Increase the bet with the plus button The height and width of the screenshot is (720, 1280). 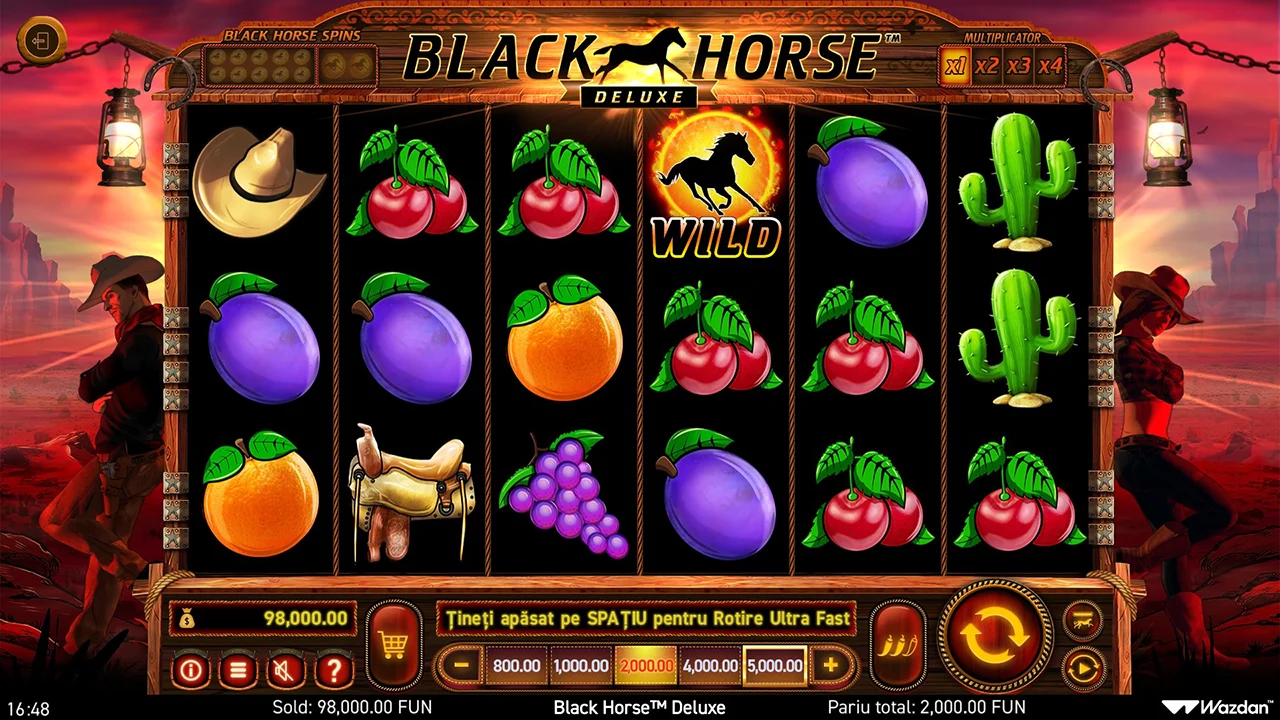pos(831,666)
